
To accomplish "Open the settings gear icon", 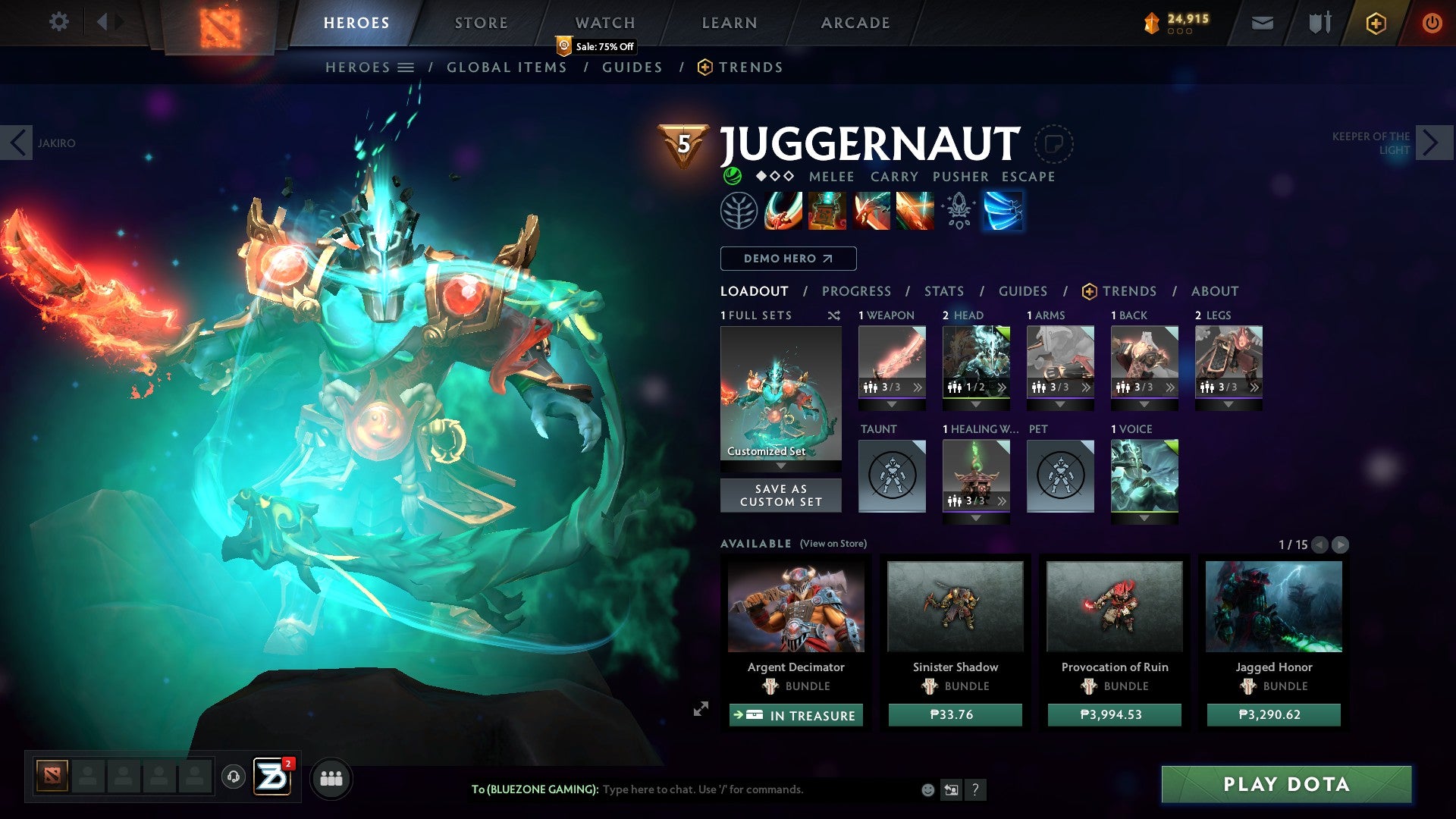I will pos(58,22).
